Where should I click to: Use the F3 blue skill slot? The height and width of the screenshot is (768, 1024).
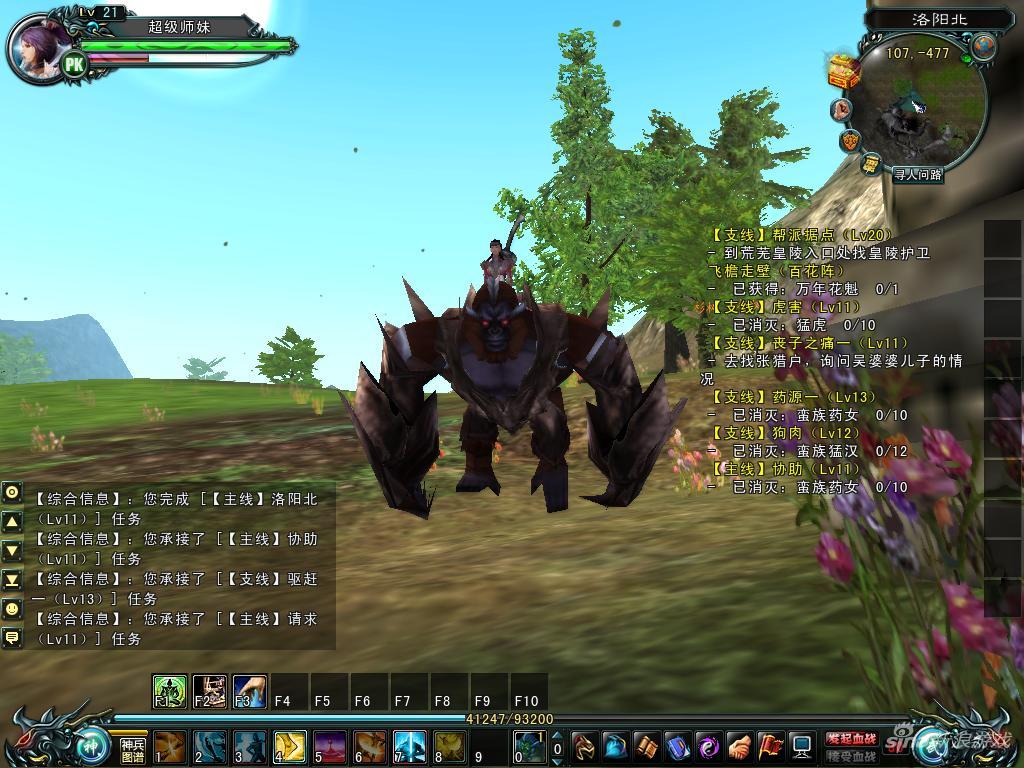pos(249,691)
